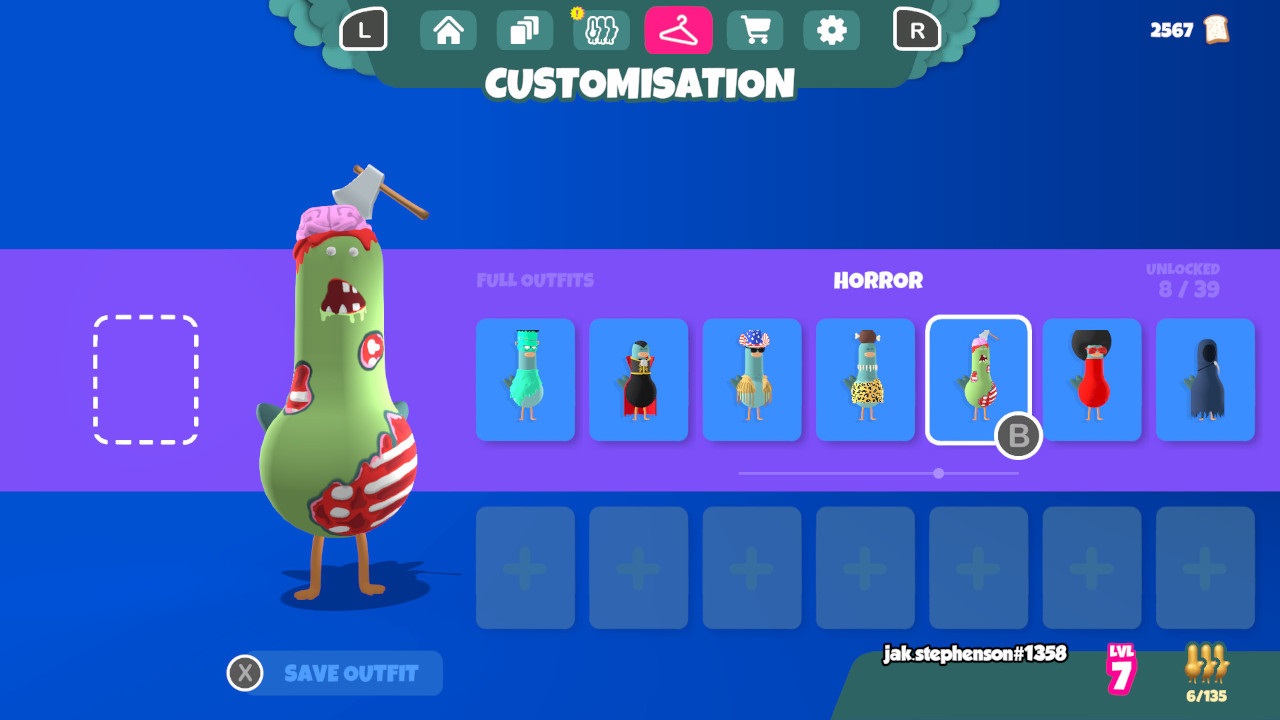The width and height of the screenshot is (1280, 720).
Task: Open the pigeon flock icon with notification badge
Action: pos(601,30)
